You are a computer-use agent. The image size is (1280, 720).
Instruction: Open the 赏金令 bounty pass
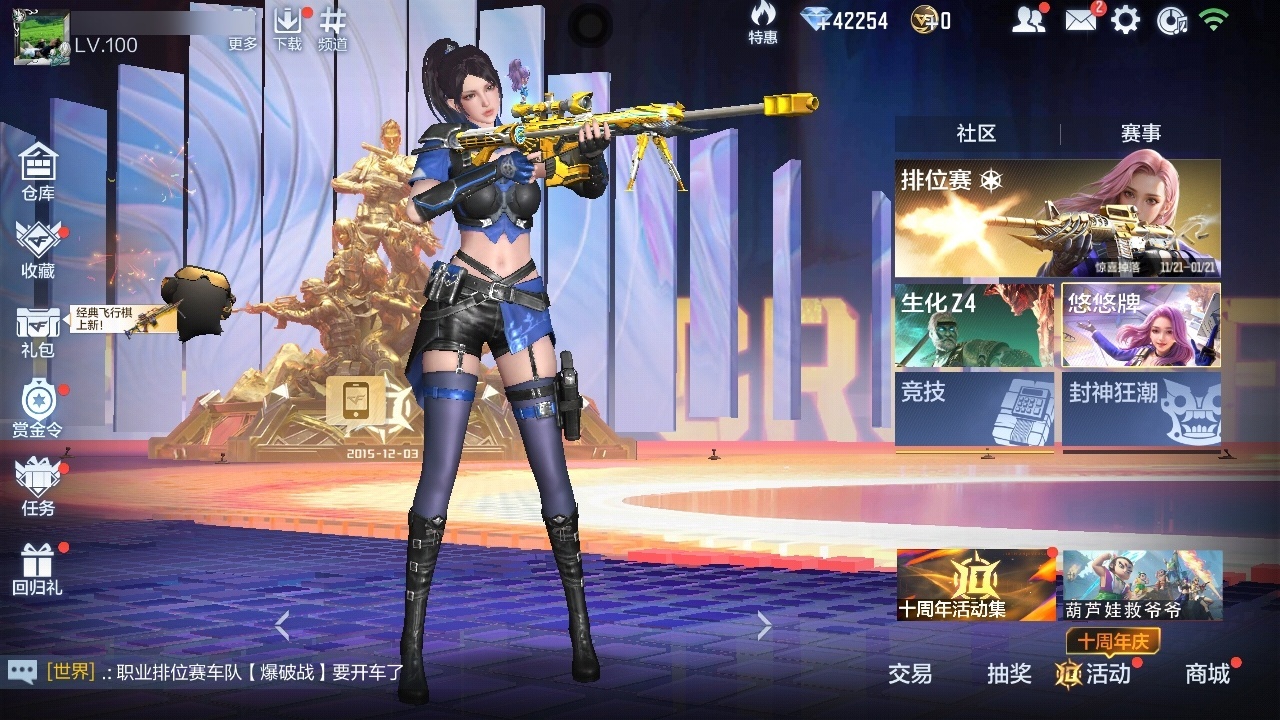pyautogui.click(x=38, y=408)
